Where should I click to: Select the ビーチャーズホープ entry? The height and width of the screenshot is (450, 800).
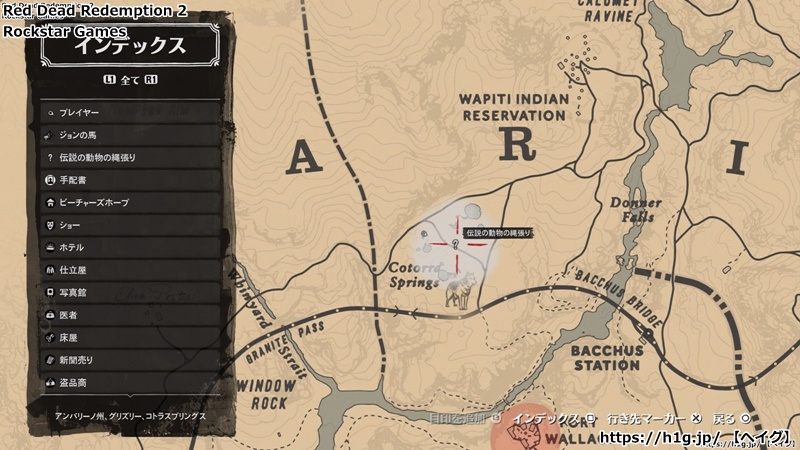(x=128, y=202)
